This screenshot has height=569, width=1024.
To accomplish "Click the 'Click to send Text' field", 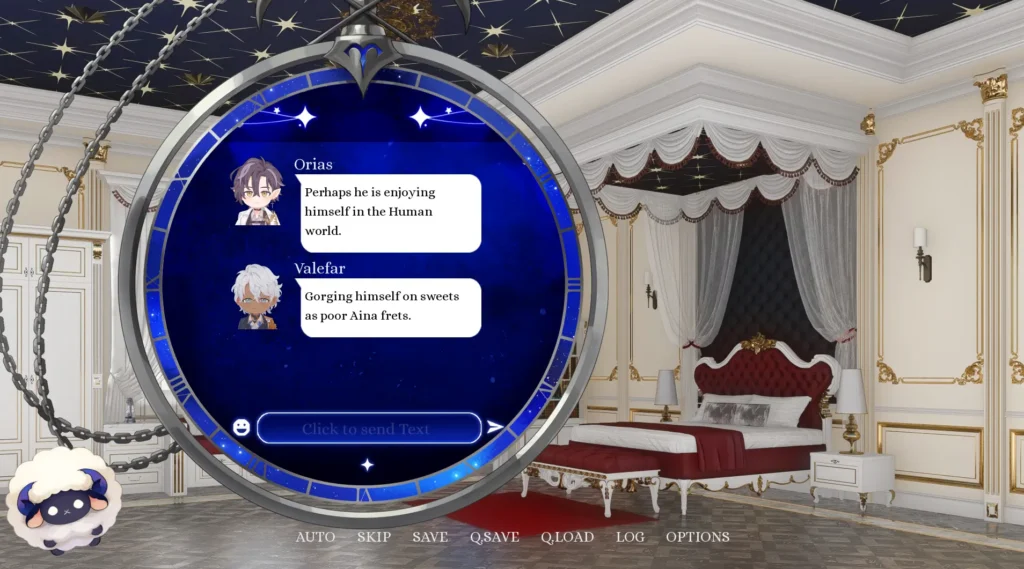I will [x=369, y=429].
